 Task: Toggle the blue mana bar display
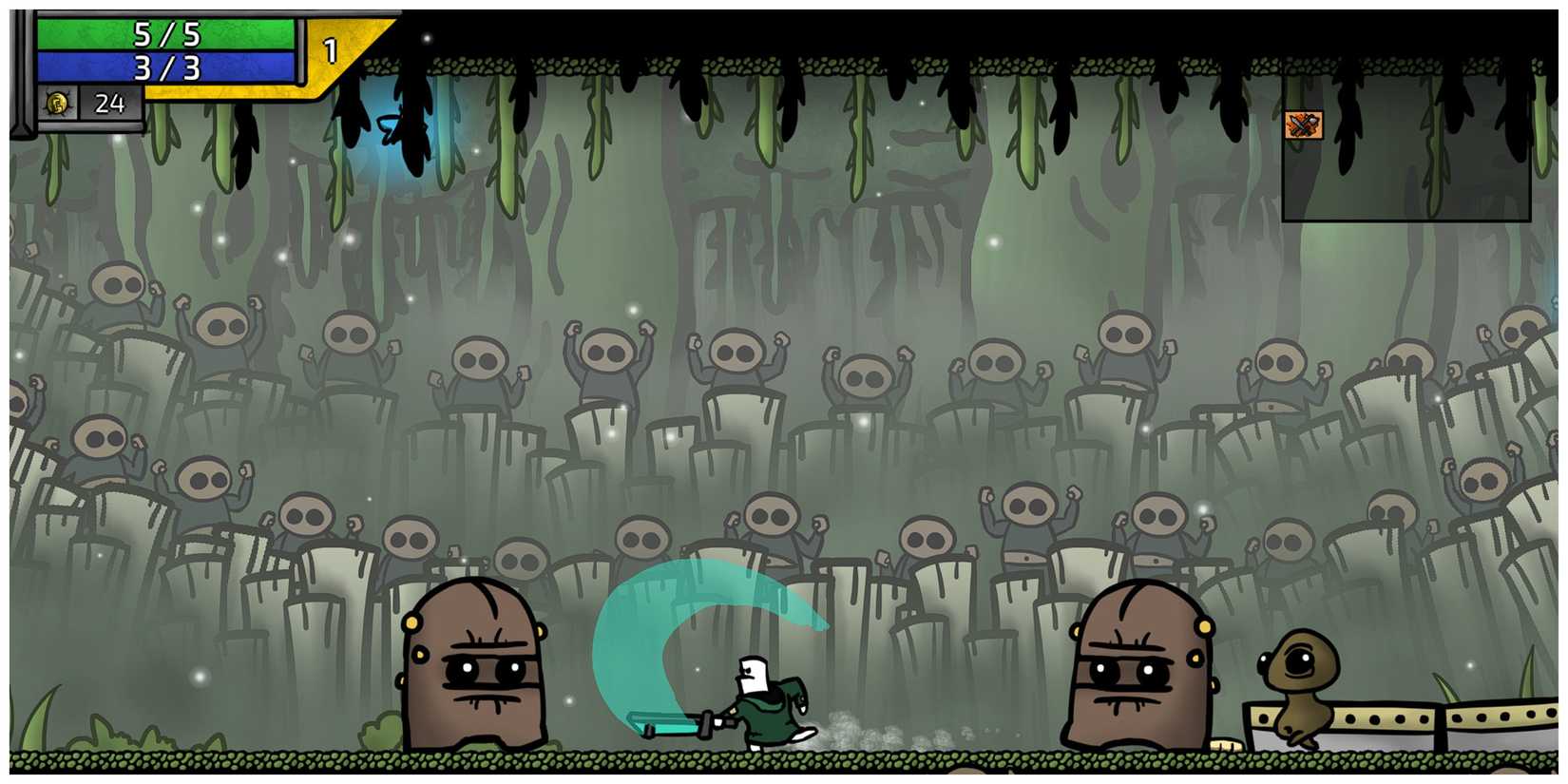[166, 65]
